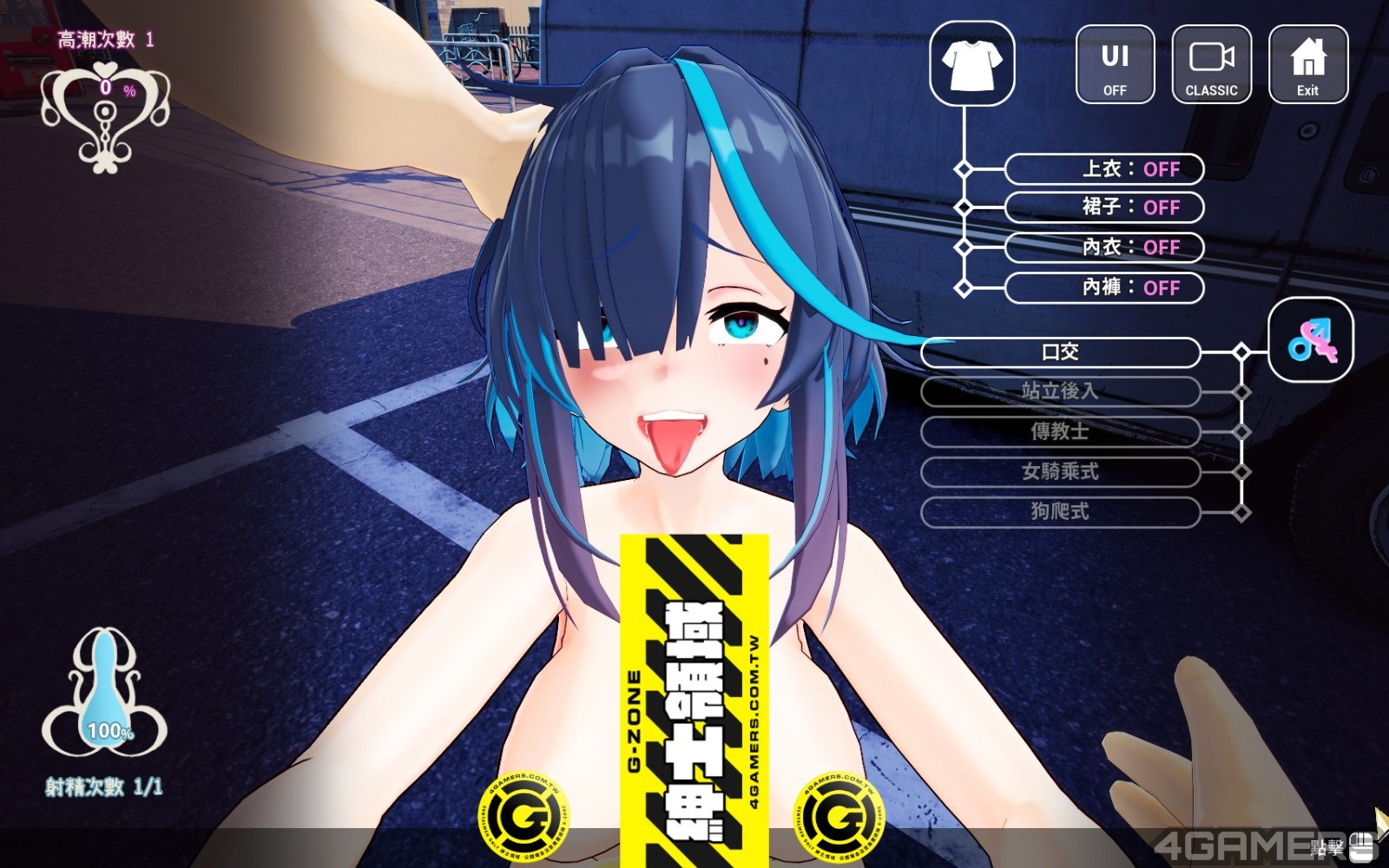Click the UI visibility icon
1389x868 pixels.
click(x=1115, y=62)
